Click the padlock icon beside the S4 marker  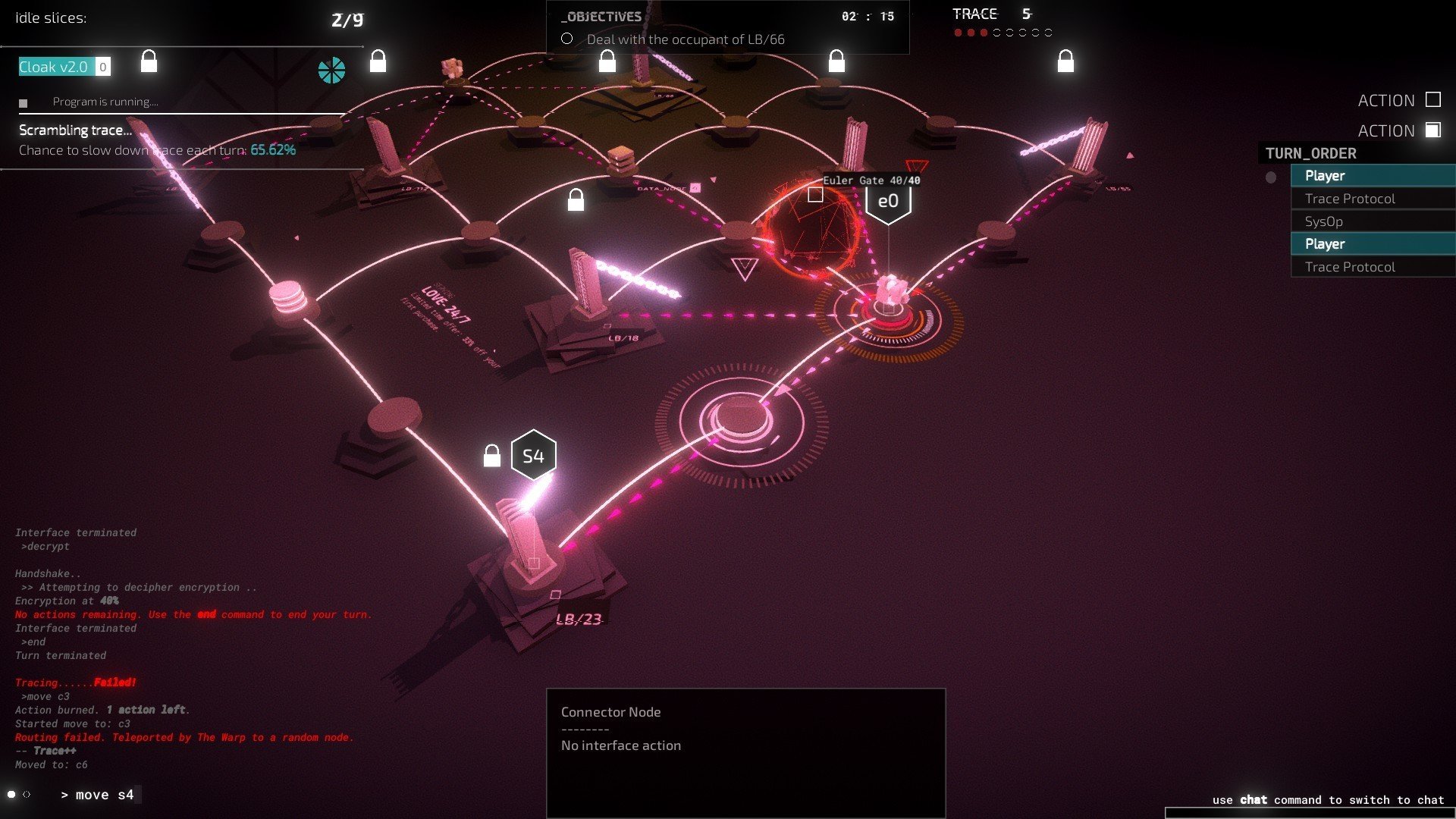pos(492,456)
